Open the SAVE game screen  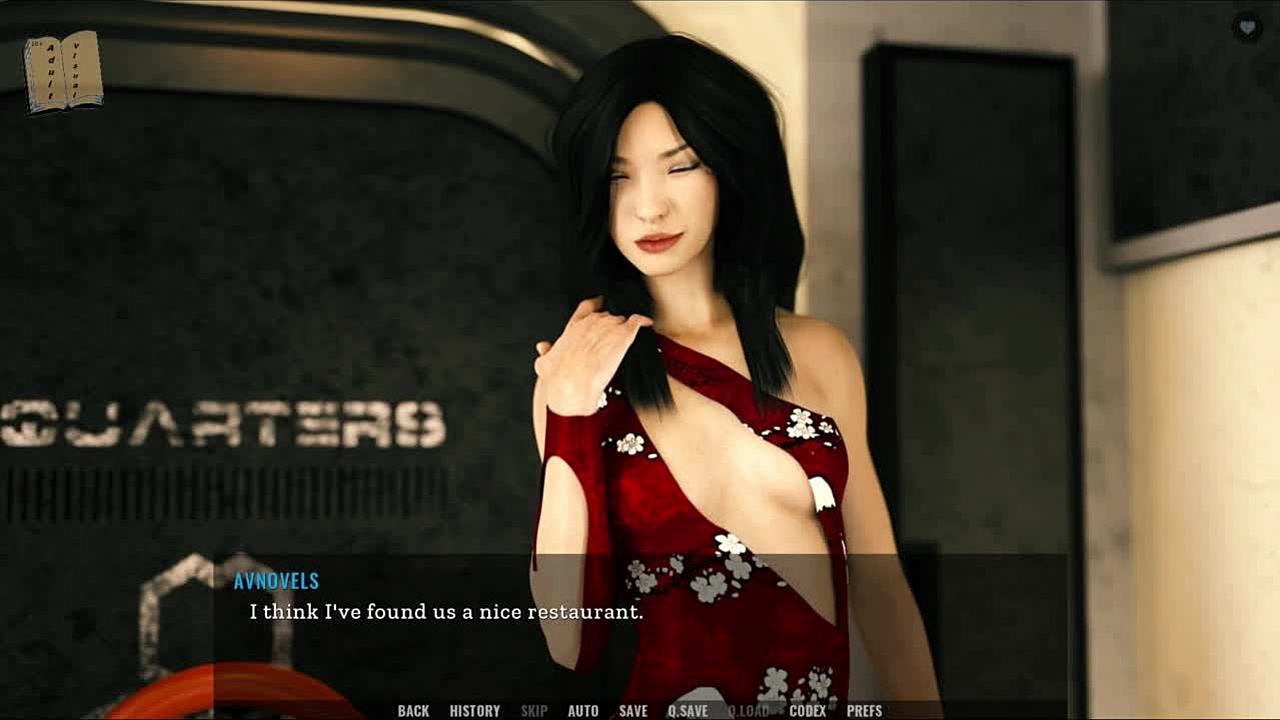point(633,711)
